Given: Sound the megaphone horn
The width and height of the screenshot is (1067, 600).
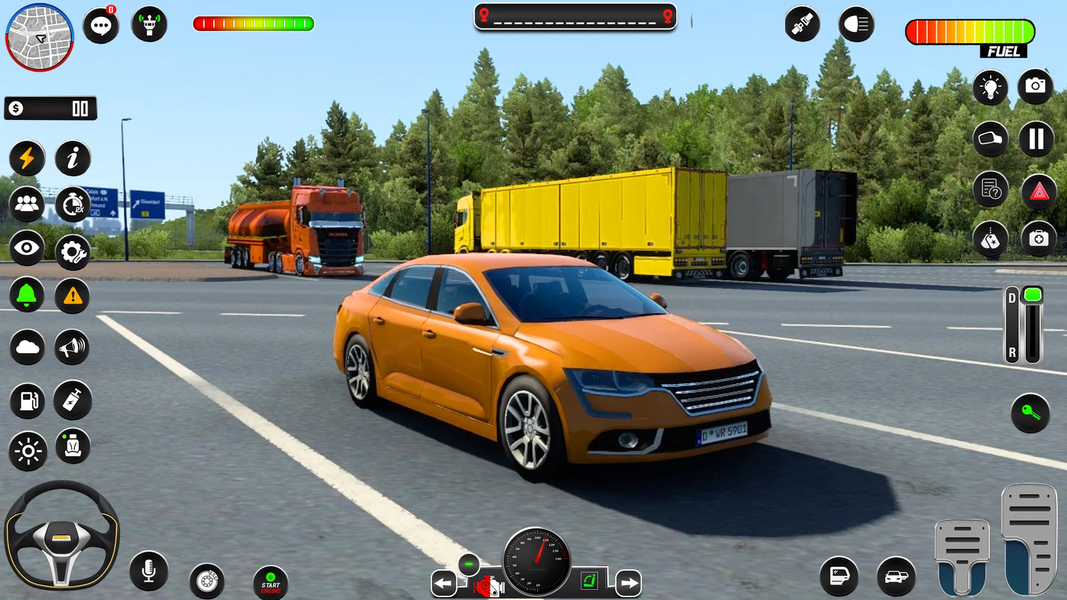Looking at the screenshot, I should tap(72, 347).
